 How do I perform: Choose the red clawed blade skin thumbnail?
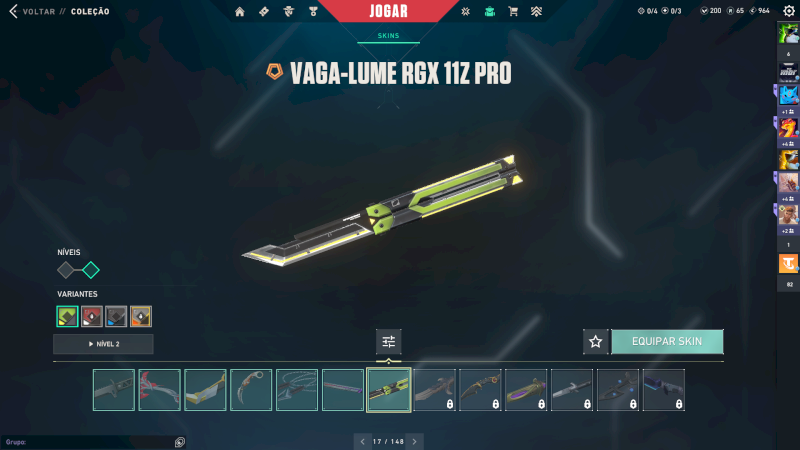tap(159, 390)
